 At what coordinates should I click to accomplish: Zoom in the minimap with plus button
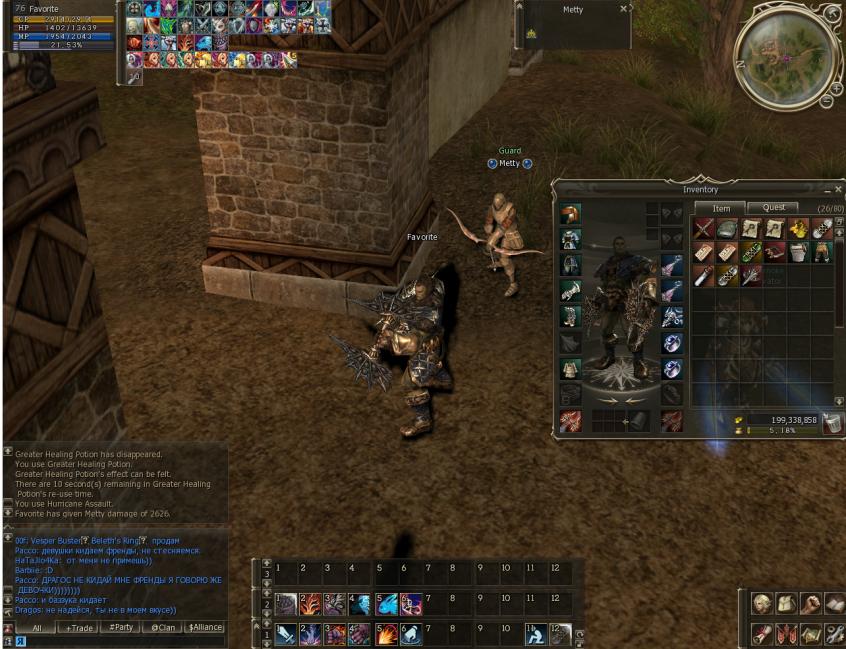click(x=836, y=88)
